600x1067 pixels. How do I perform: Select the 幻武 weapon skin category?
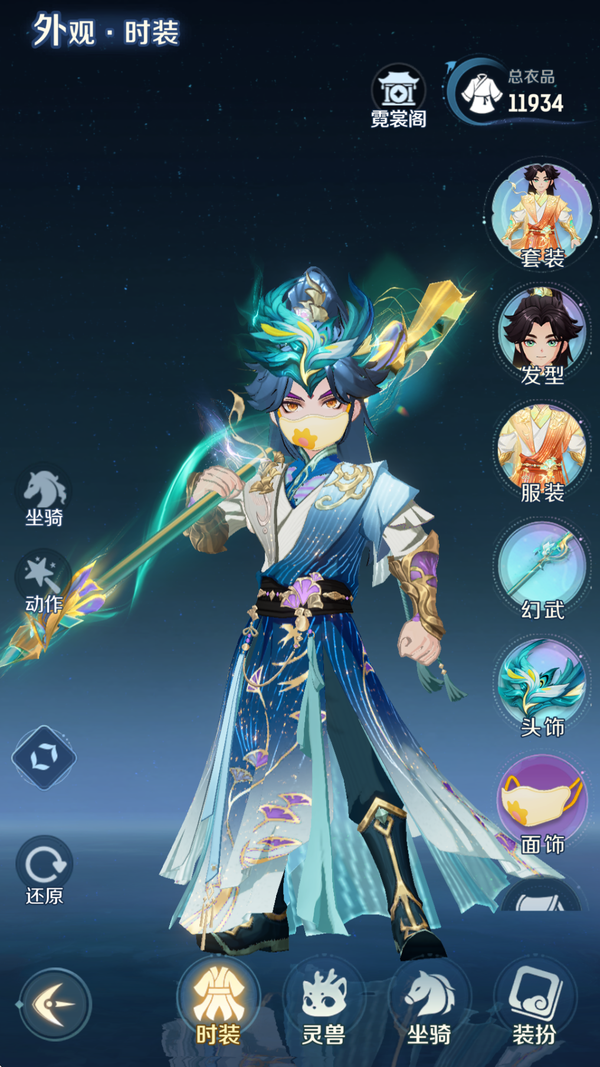click(542, 568)
